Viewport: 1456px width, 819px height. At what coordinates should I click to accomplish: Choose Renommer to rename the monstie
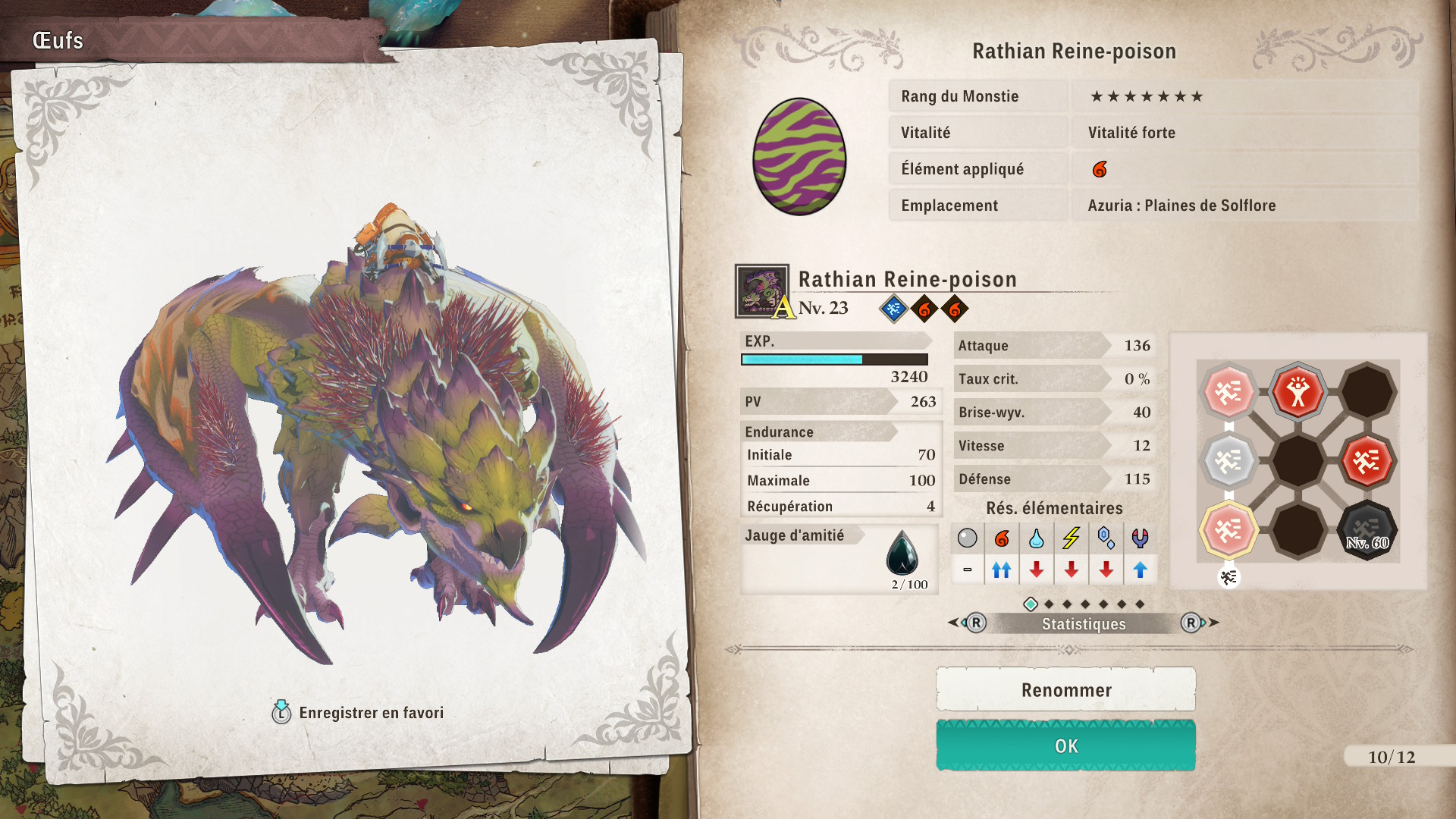click(1065, 690)
